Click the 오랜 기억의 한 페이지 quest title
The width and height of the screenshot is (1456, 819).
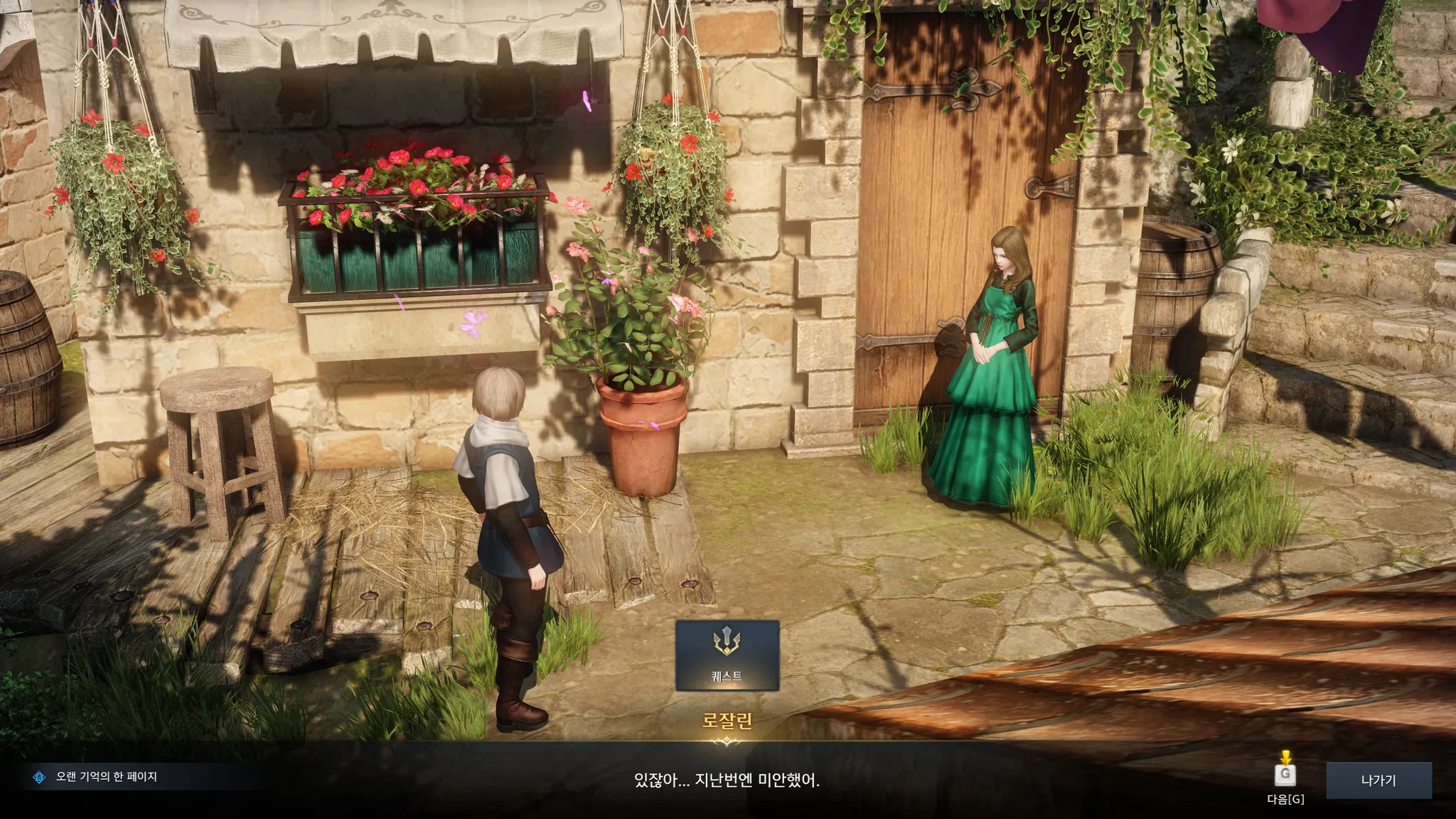coord(106,777)
